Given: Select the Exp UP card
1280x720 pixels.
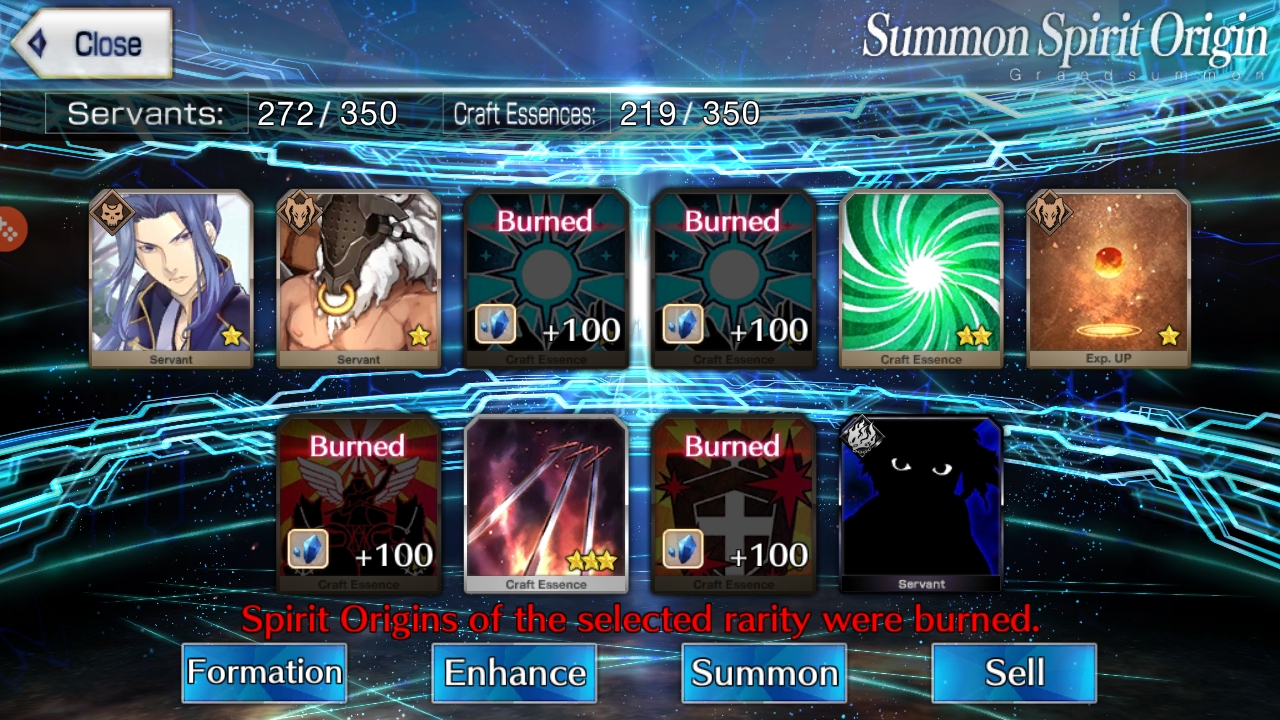Looking at the screenshot, I should (x=1105, y=275).
